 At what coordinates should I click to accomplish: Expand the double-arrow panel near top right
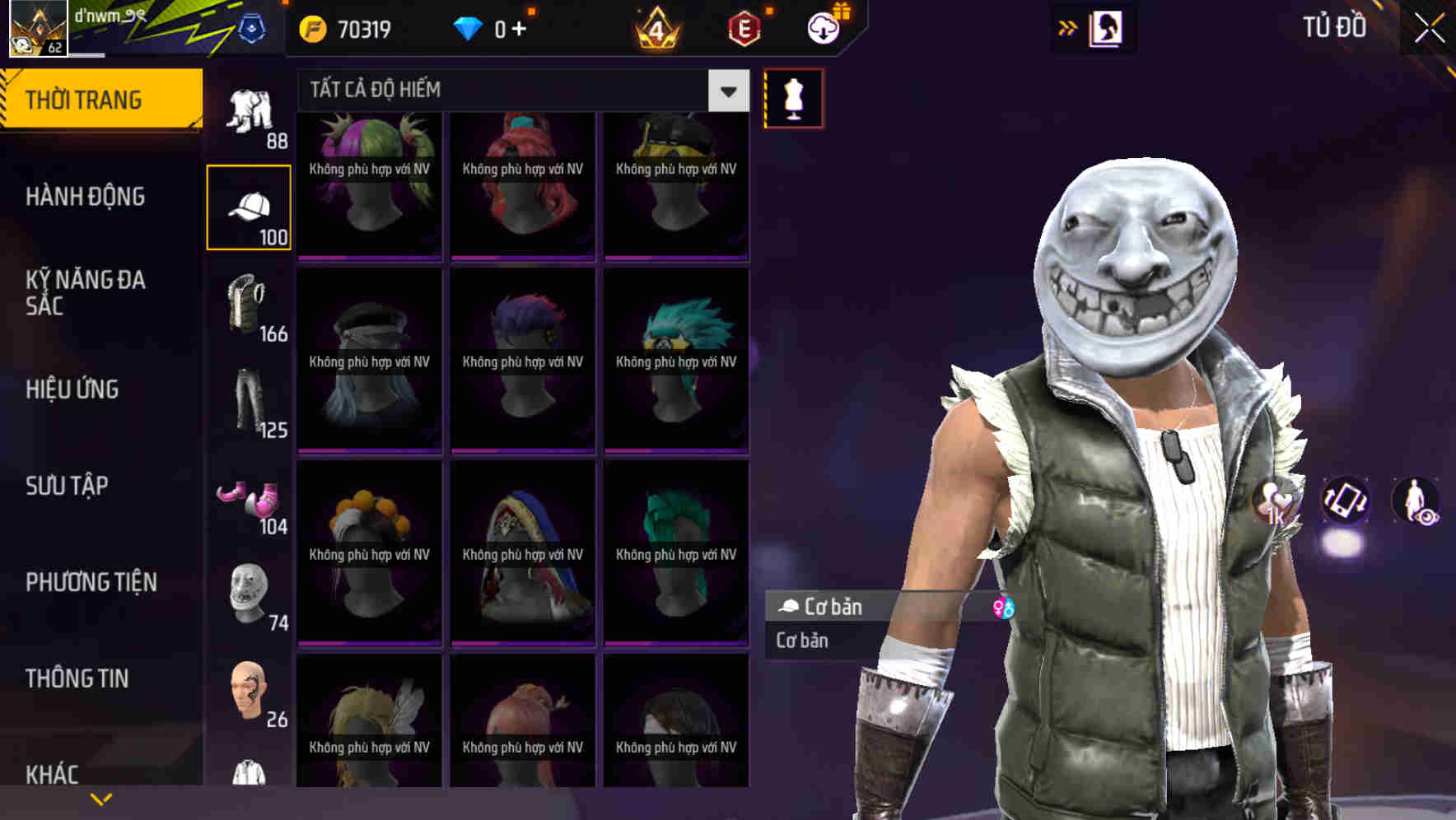(x=1068, y=27)
